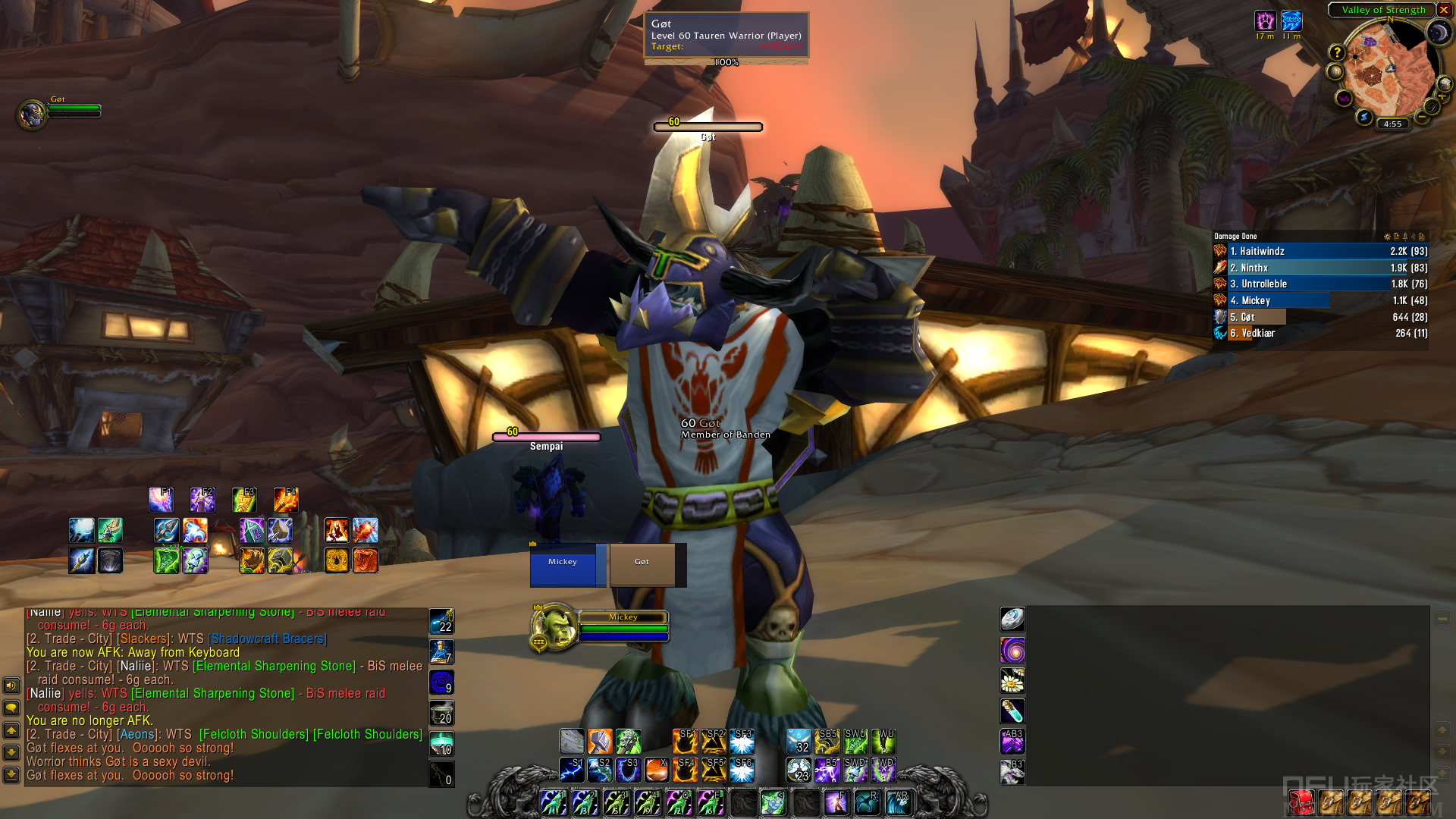Activate the SF3 frost burst ability
This screenshot has height=819, width=1456.
coord(742,741)
